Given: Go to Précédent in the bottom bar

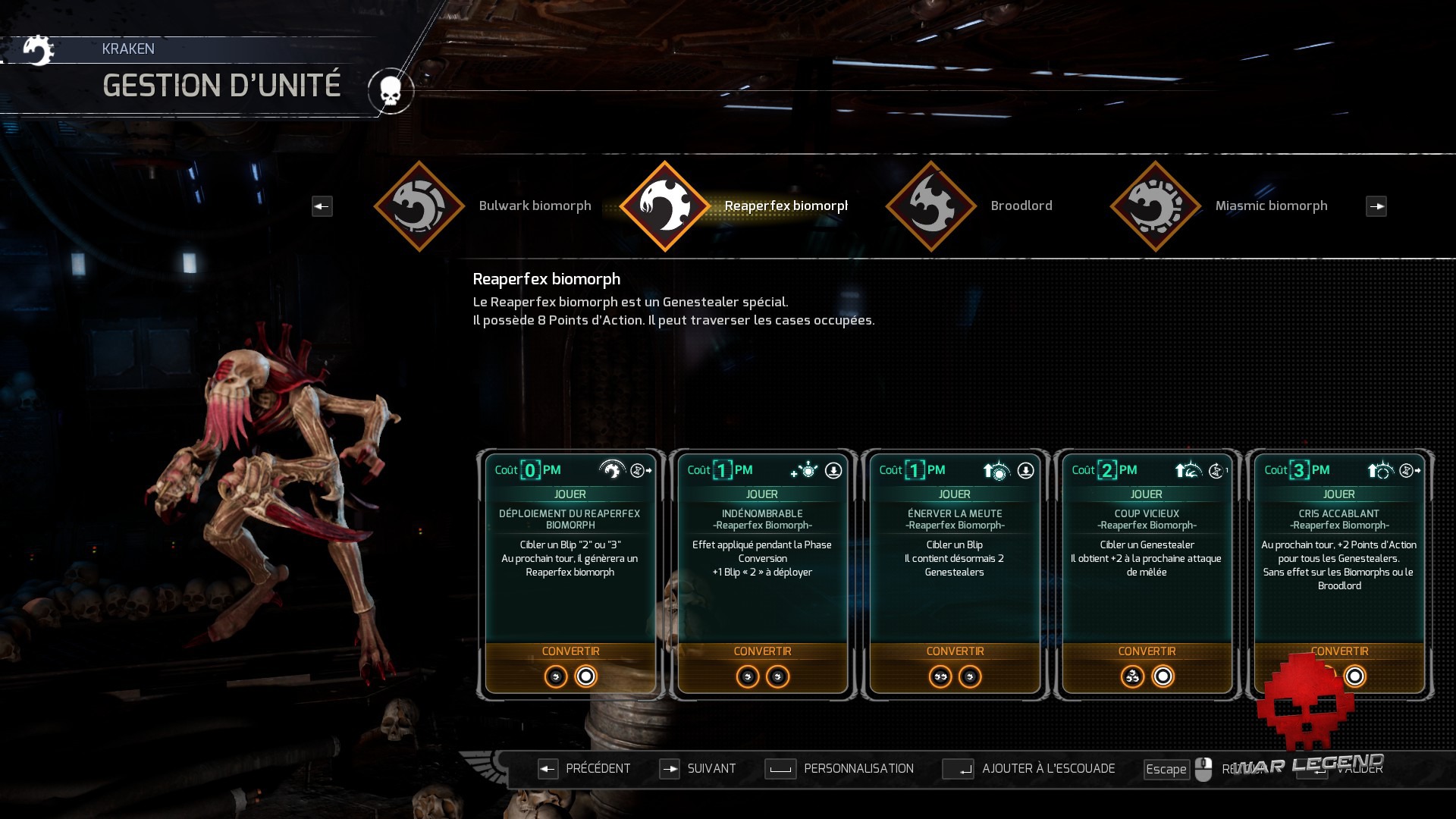Looking at the screenshot, I should [x=584, y=769].
